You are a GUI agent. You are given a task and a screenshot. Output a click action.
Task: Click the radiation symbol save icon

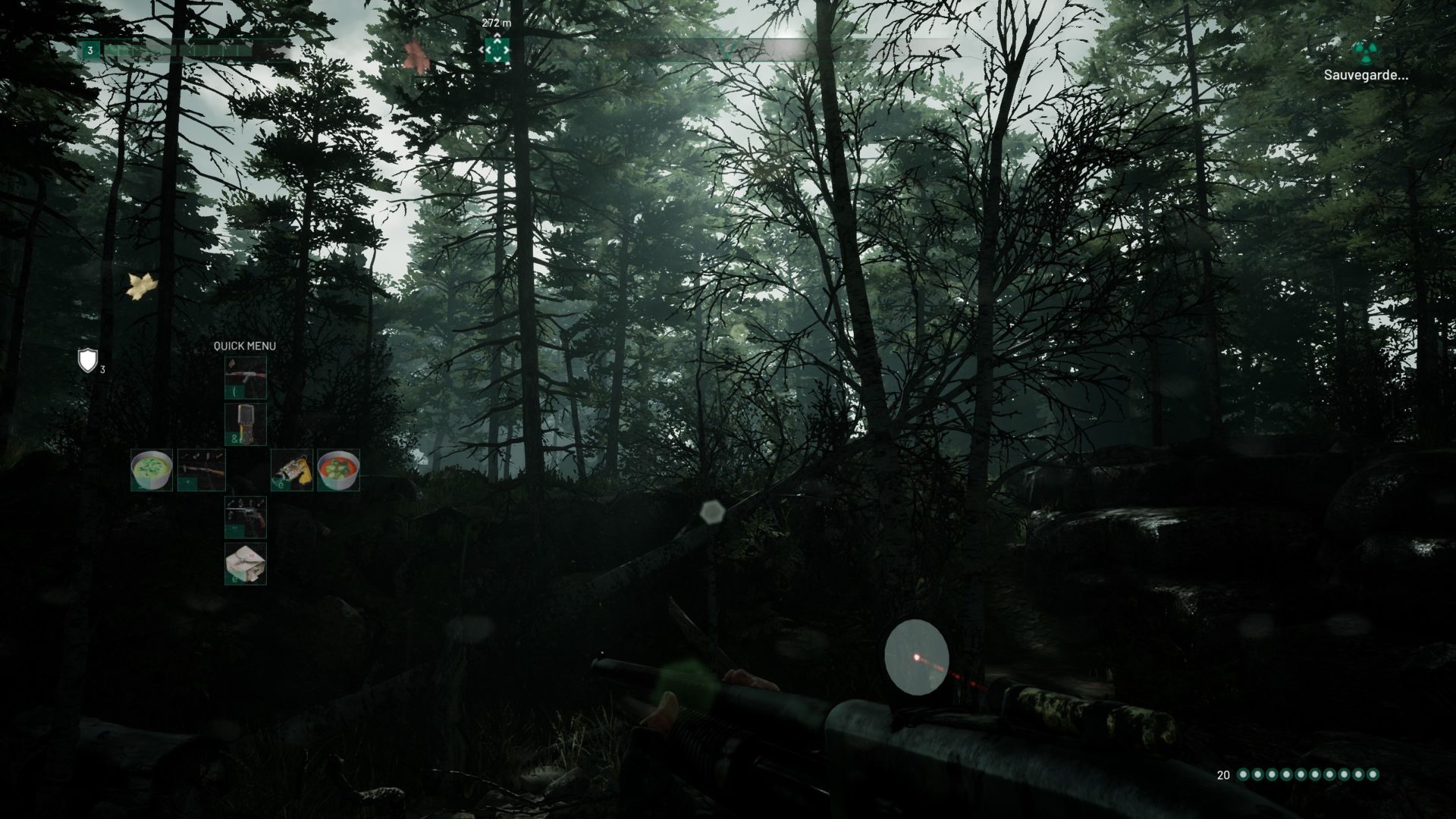1366,52
